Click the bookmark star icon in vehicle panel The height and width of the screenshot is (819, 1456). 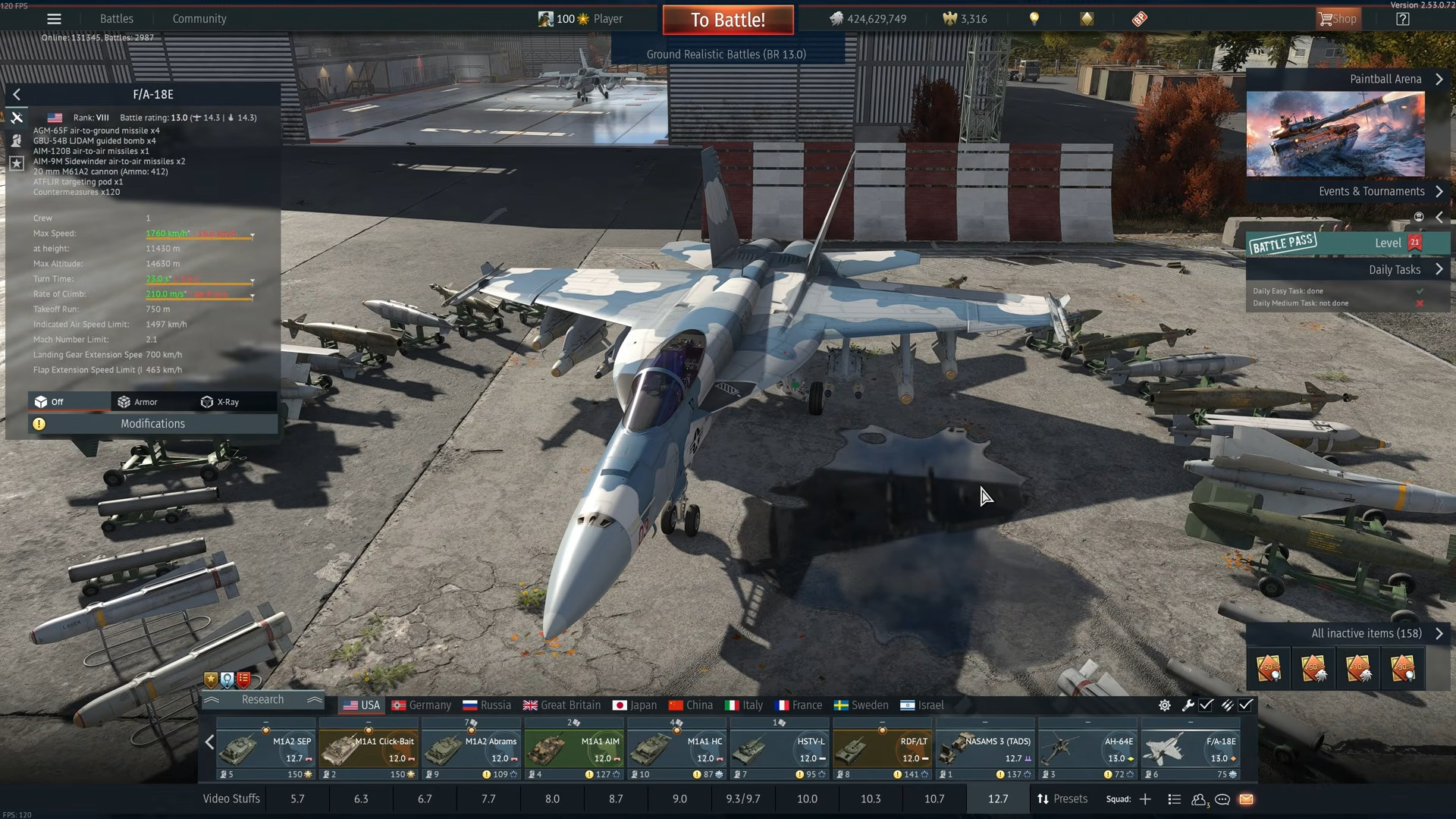[x=17, y=162]
